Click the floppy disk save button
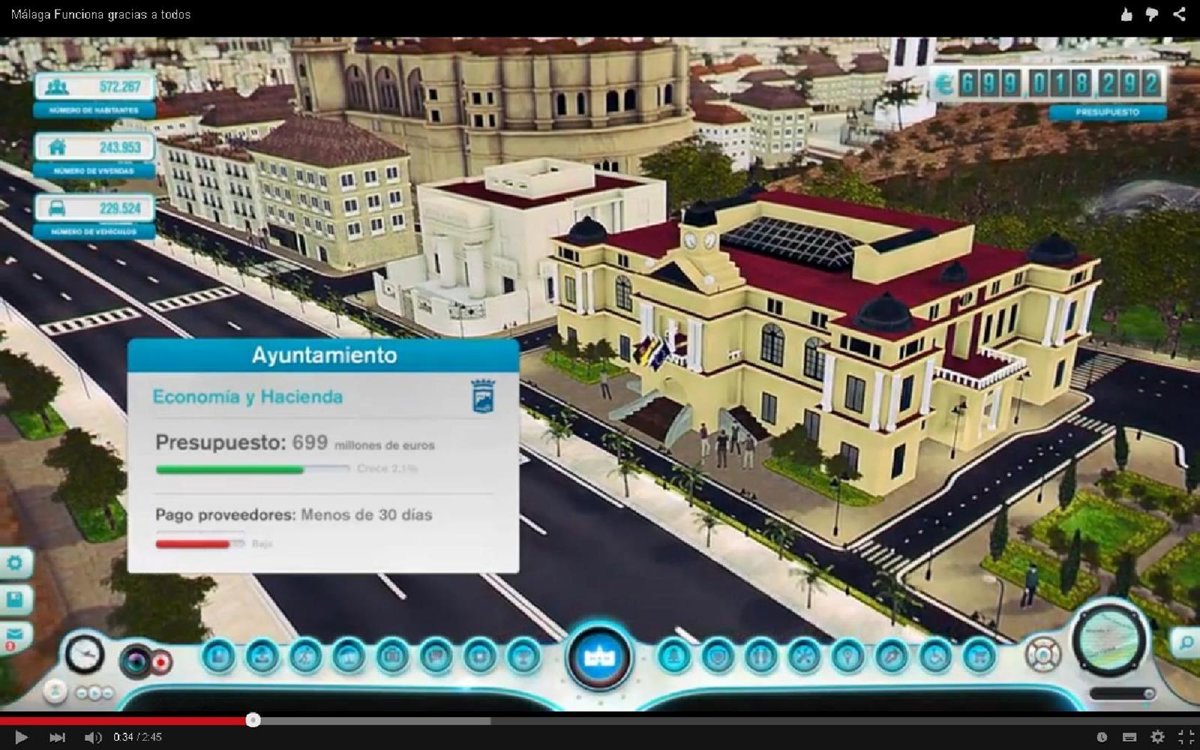1200x750 pixels. pyautogui.click(x=15, y=599)
